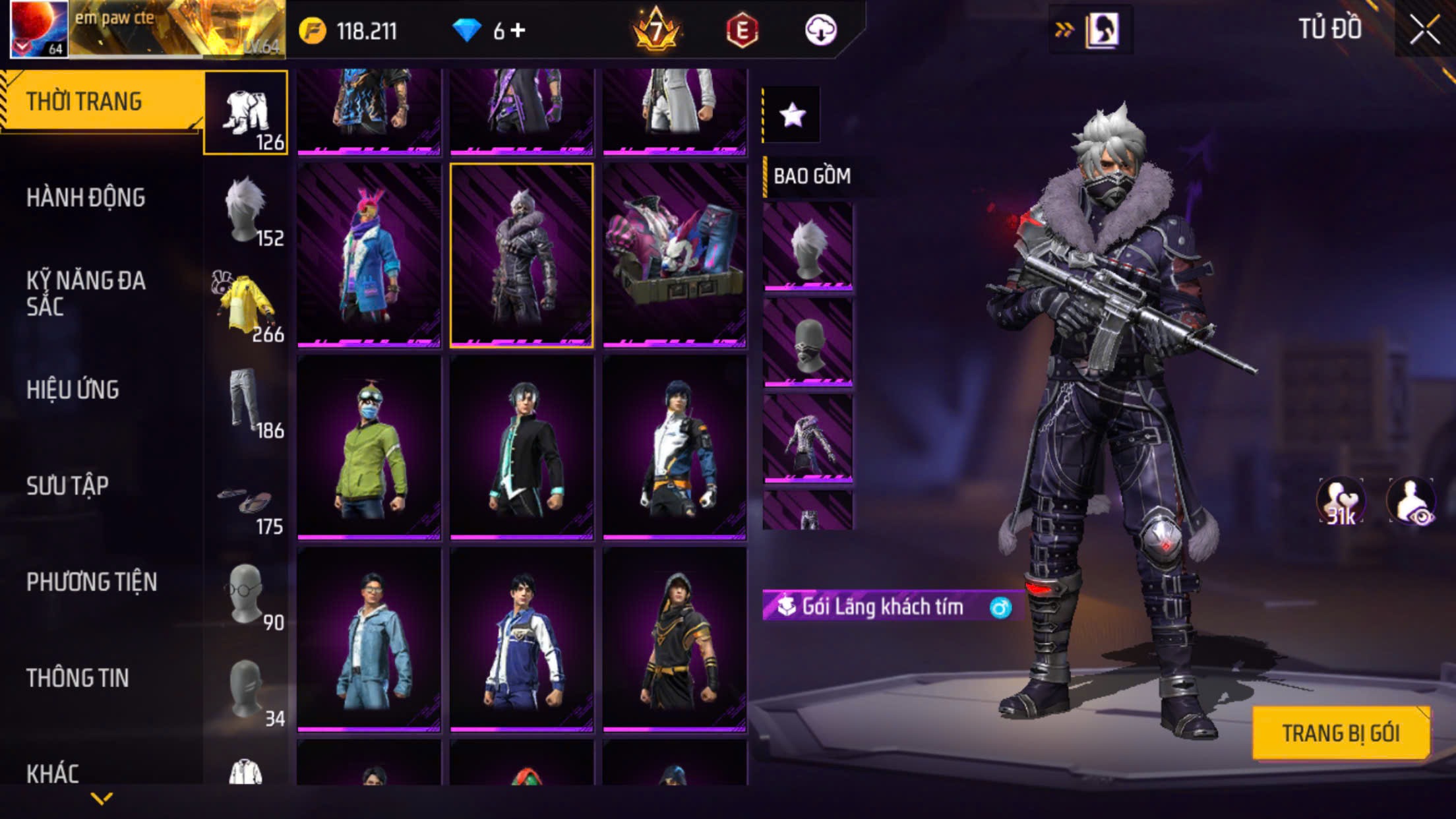This screenshot has width=1456, height=819.
Task: Select the Phương Tiện vehicles entry
Action: click(x=92, y=582)
